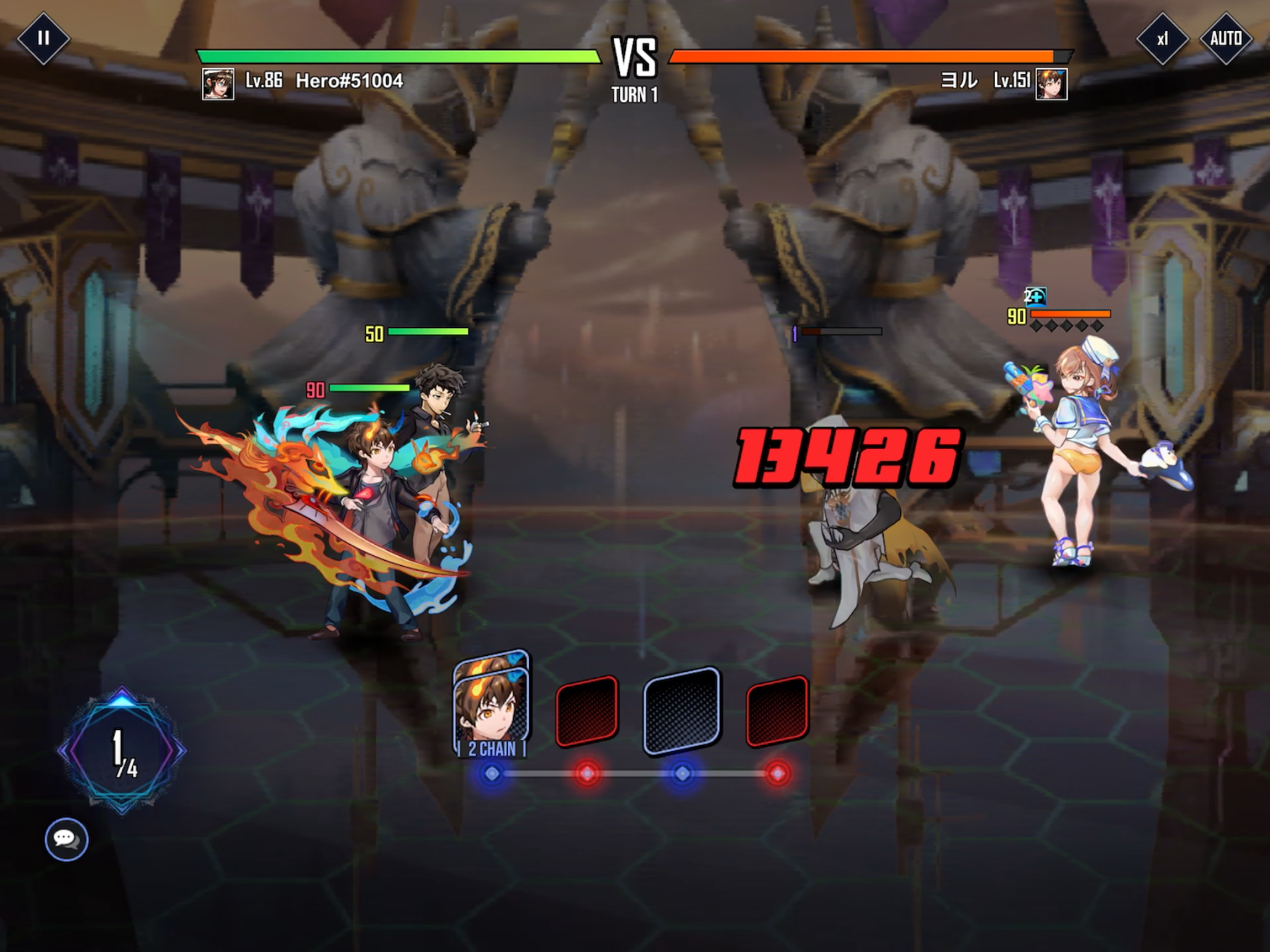The image size is (1270, 952).
Task: Toggle the x1 battle speed
Action: click(1162, 39)
